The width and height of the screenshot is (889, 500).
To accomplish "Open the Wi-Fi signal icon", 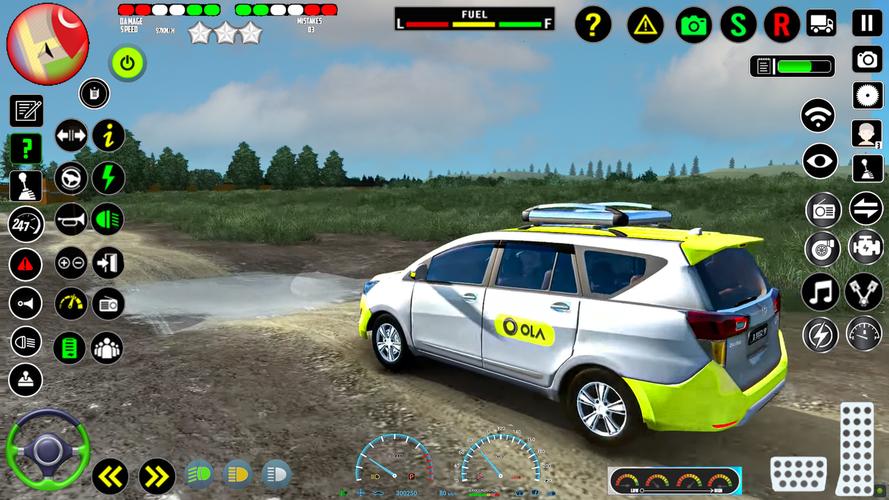I will [818, 115].
